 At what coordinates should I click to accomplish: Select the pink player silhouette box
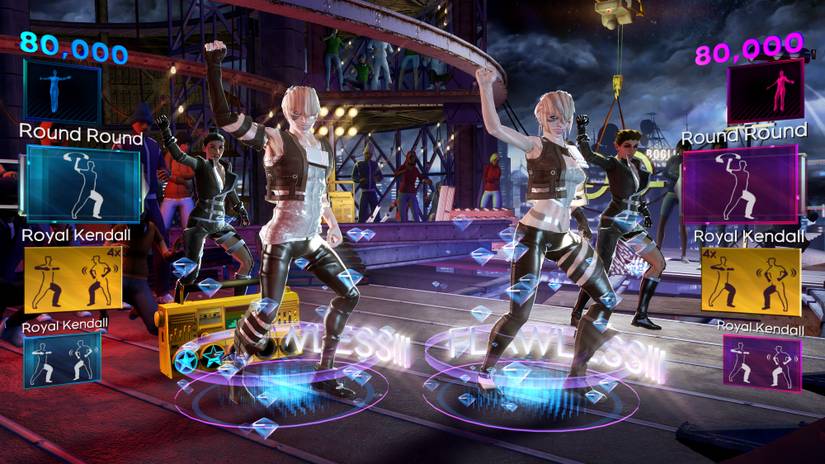765,91
